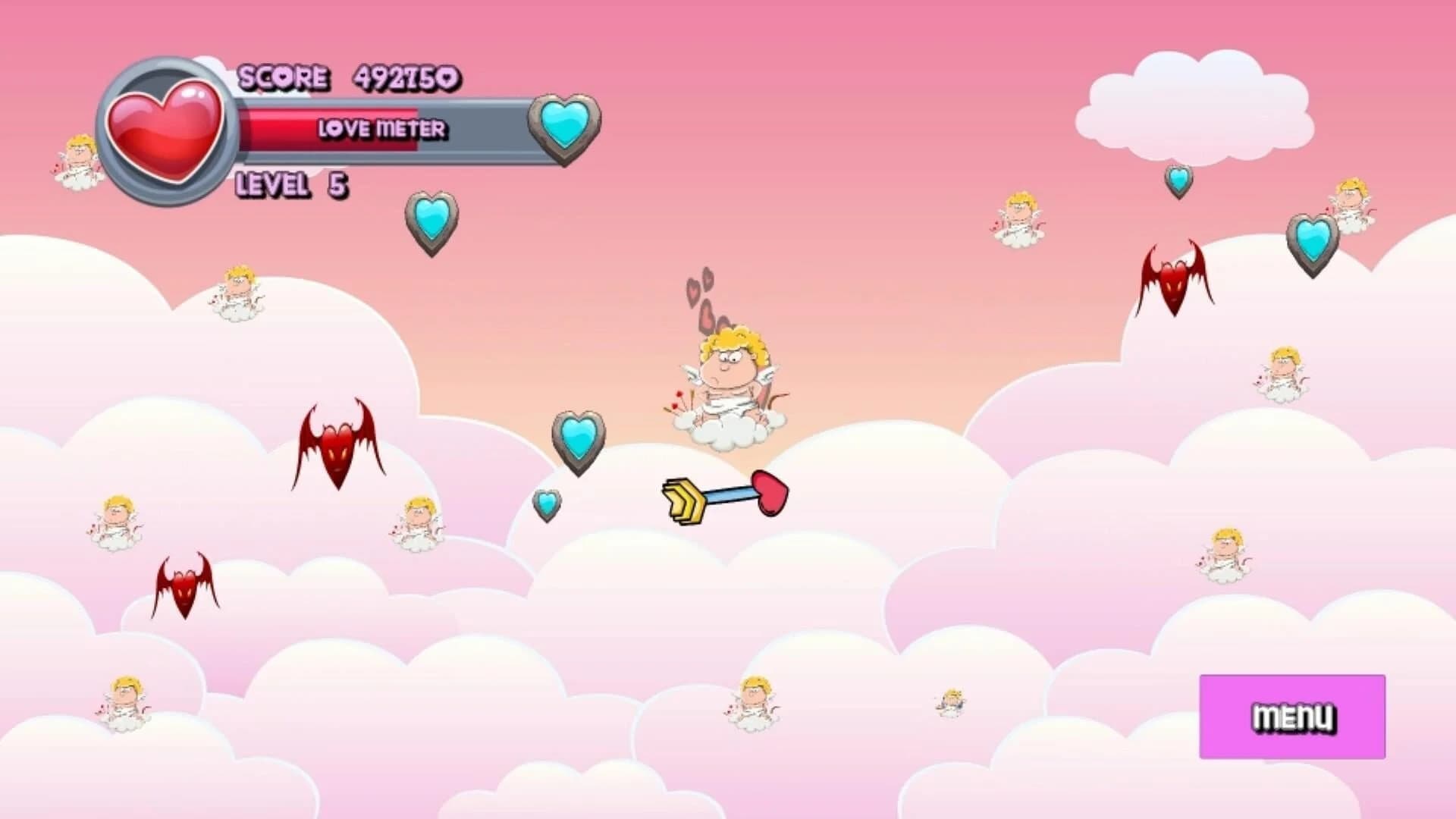Click the SCORE 492750 text display
The width and height of the screenshot is (1456, 819).
tap(349, 76)
